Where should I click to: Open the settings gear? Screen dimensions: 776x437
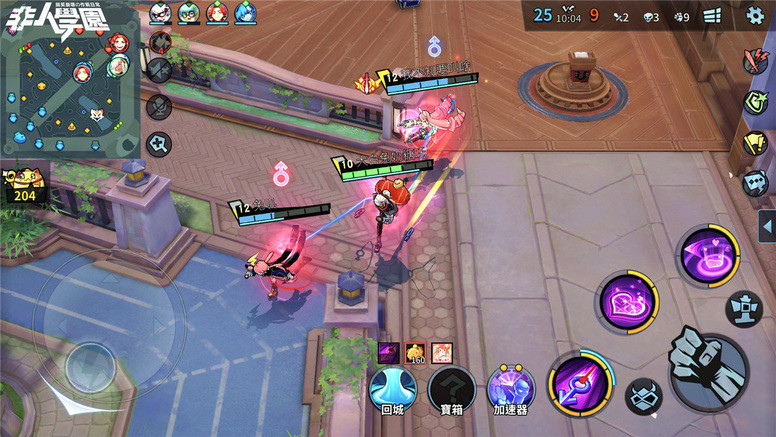[x=755, y=15]
